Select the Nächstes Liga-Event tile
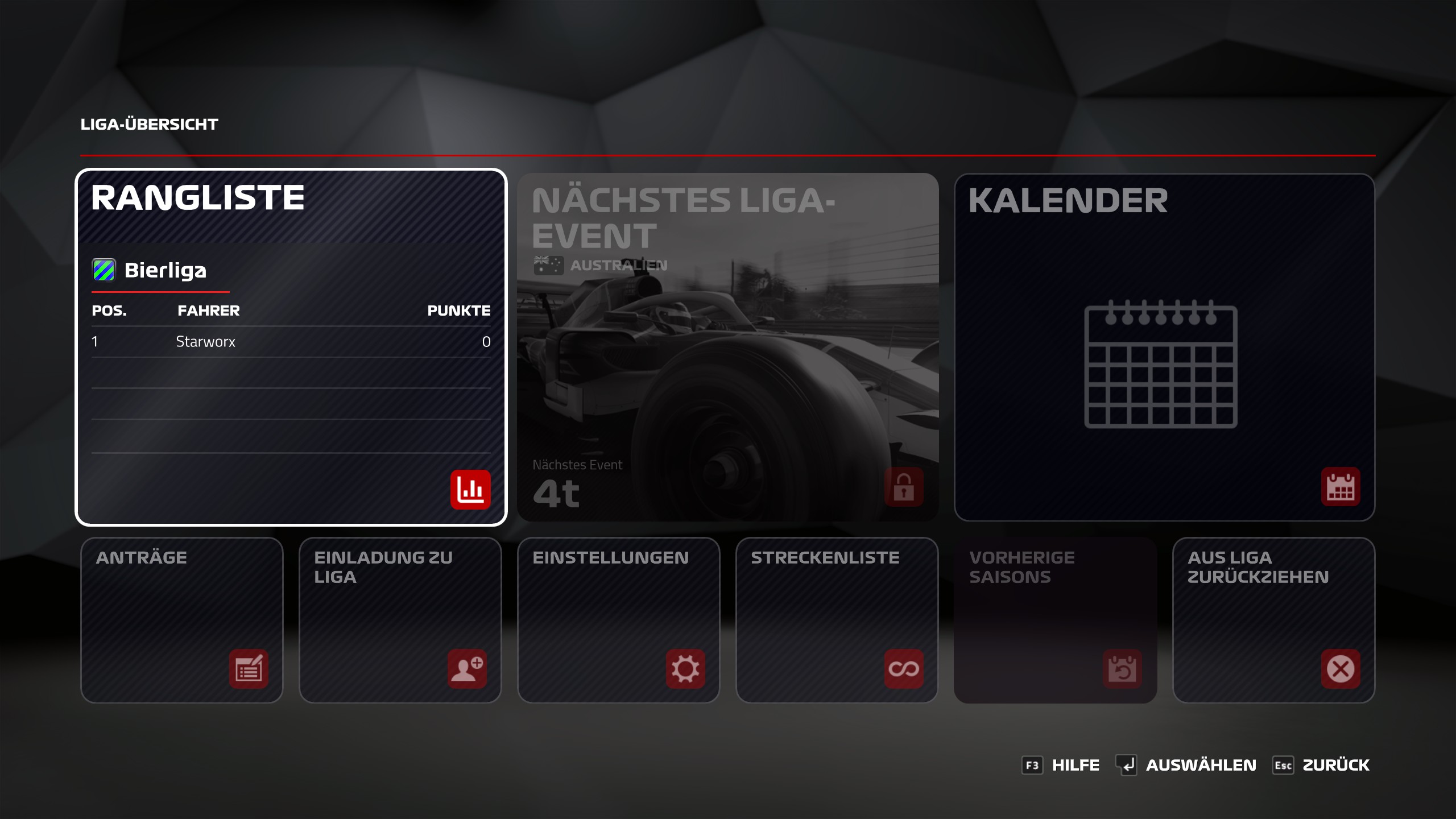This screenshot has width=1456, height=819. 727,347
